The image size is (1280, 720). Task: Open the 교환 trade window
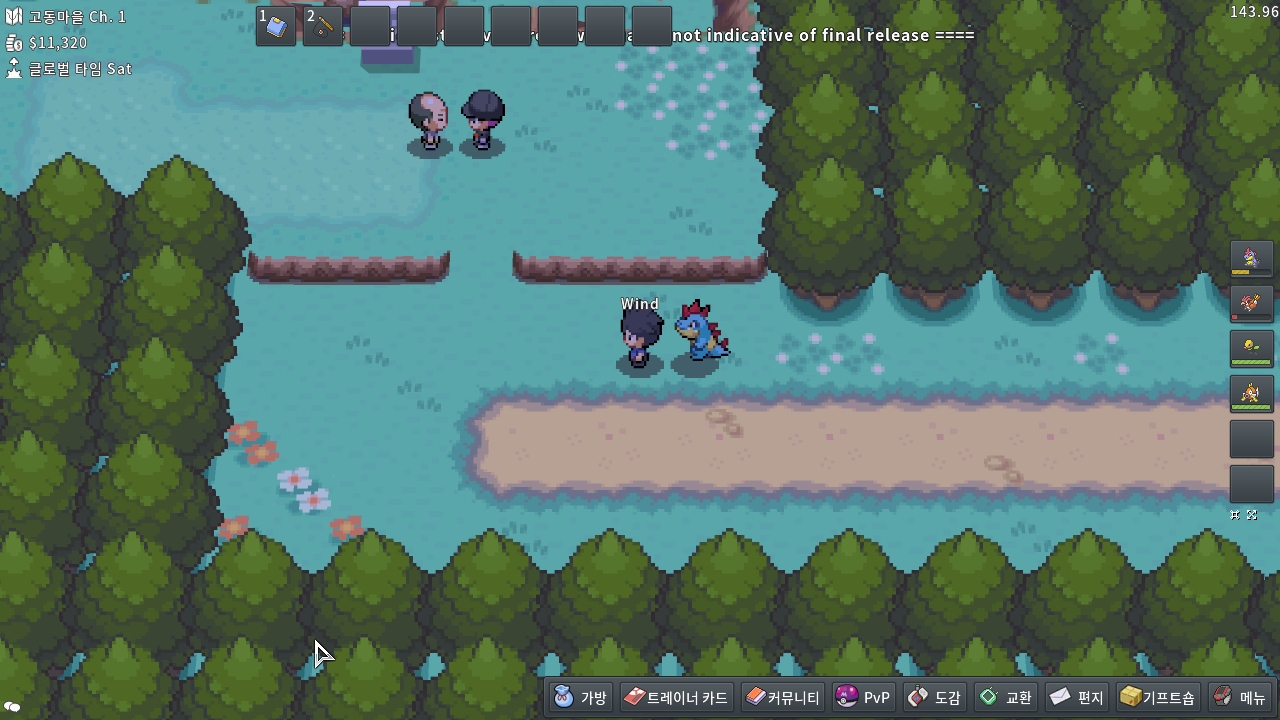tap(1006, 697)
